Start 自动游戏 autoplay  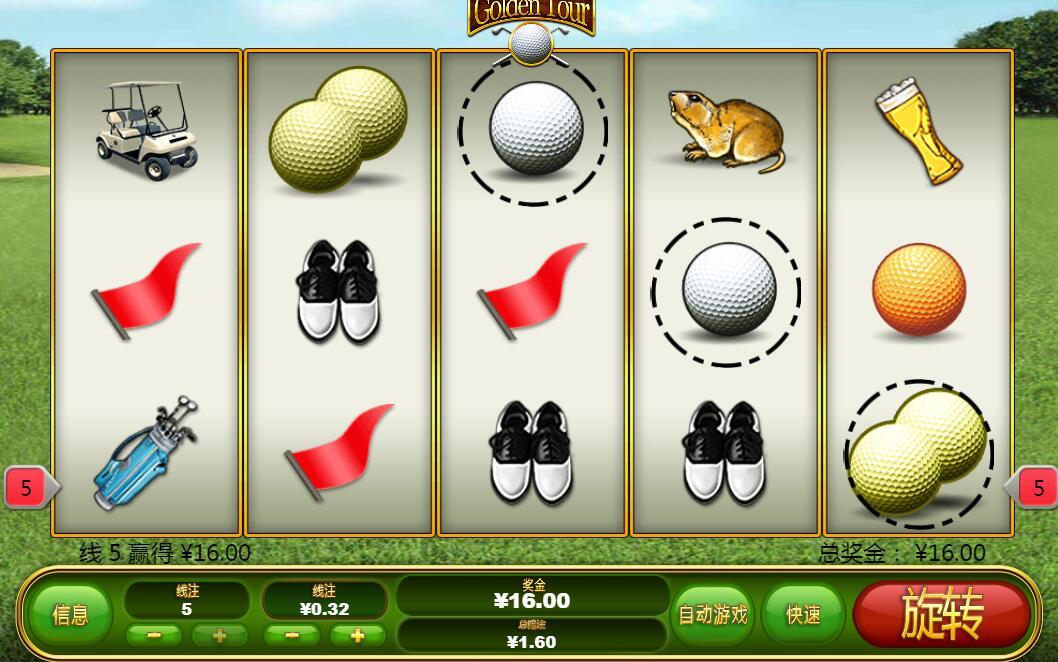click(713, 614)
